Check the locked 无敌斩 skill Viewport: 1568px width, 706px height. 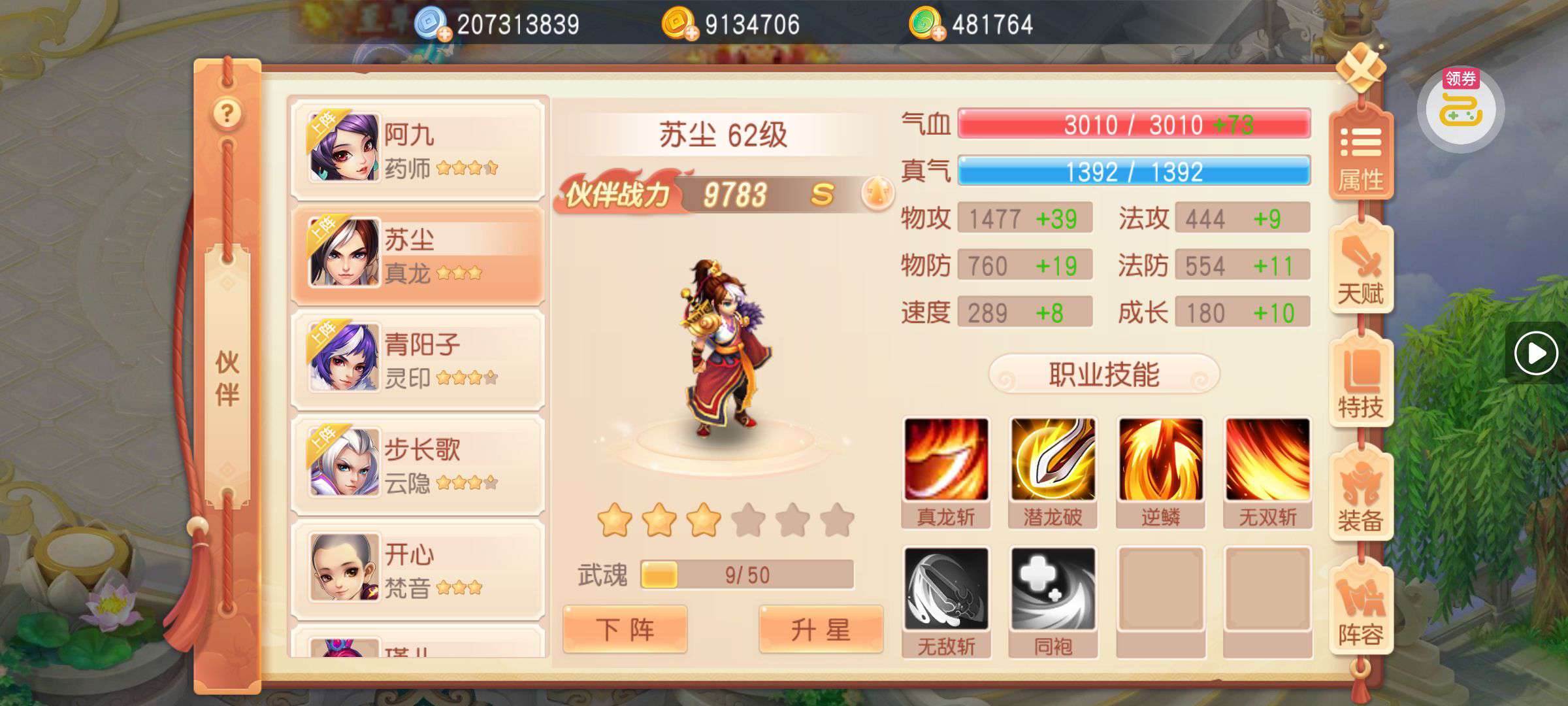946,589
